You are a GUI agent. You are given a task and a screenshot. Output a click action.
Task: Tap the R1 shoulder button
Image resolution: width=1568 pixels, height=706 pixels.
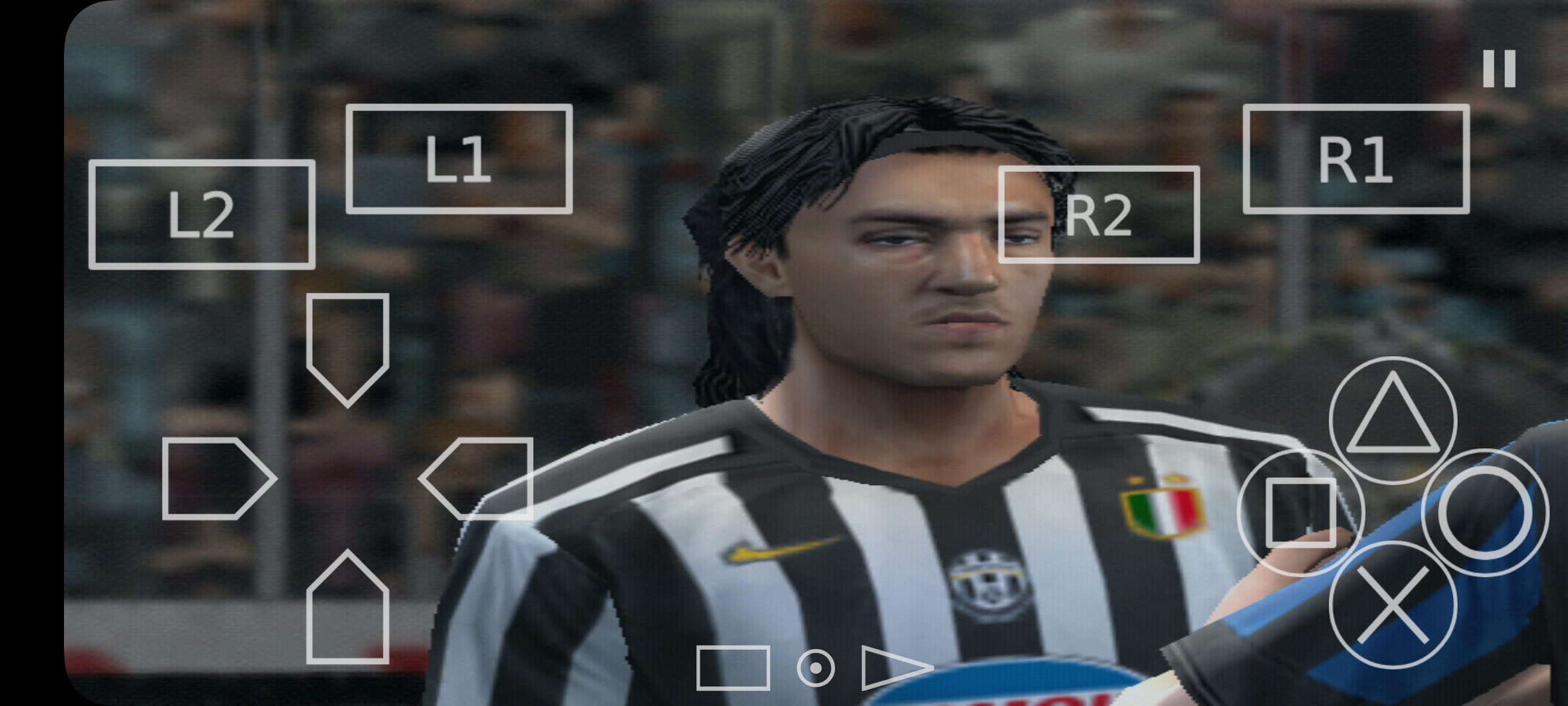1356,159
